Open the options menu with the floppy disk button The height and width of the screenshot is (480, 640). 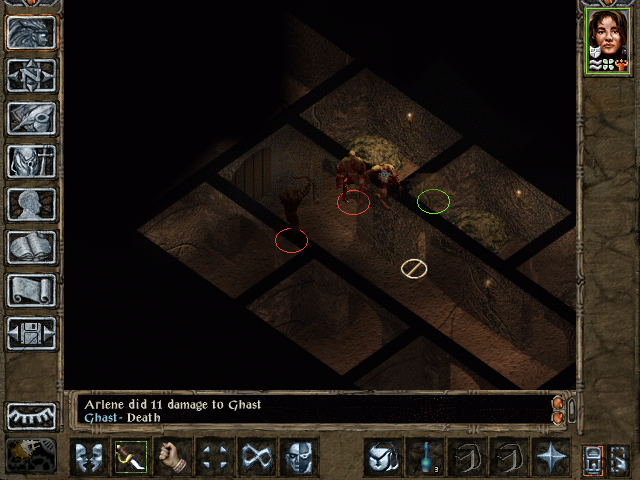click(x=31, y=333)
